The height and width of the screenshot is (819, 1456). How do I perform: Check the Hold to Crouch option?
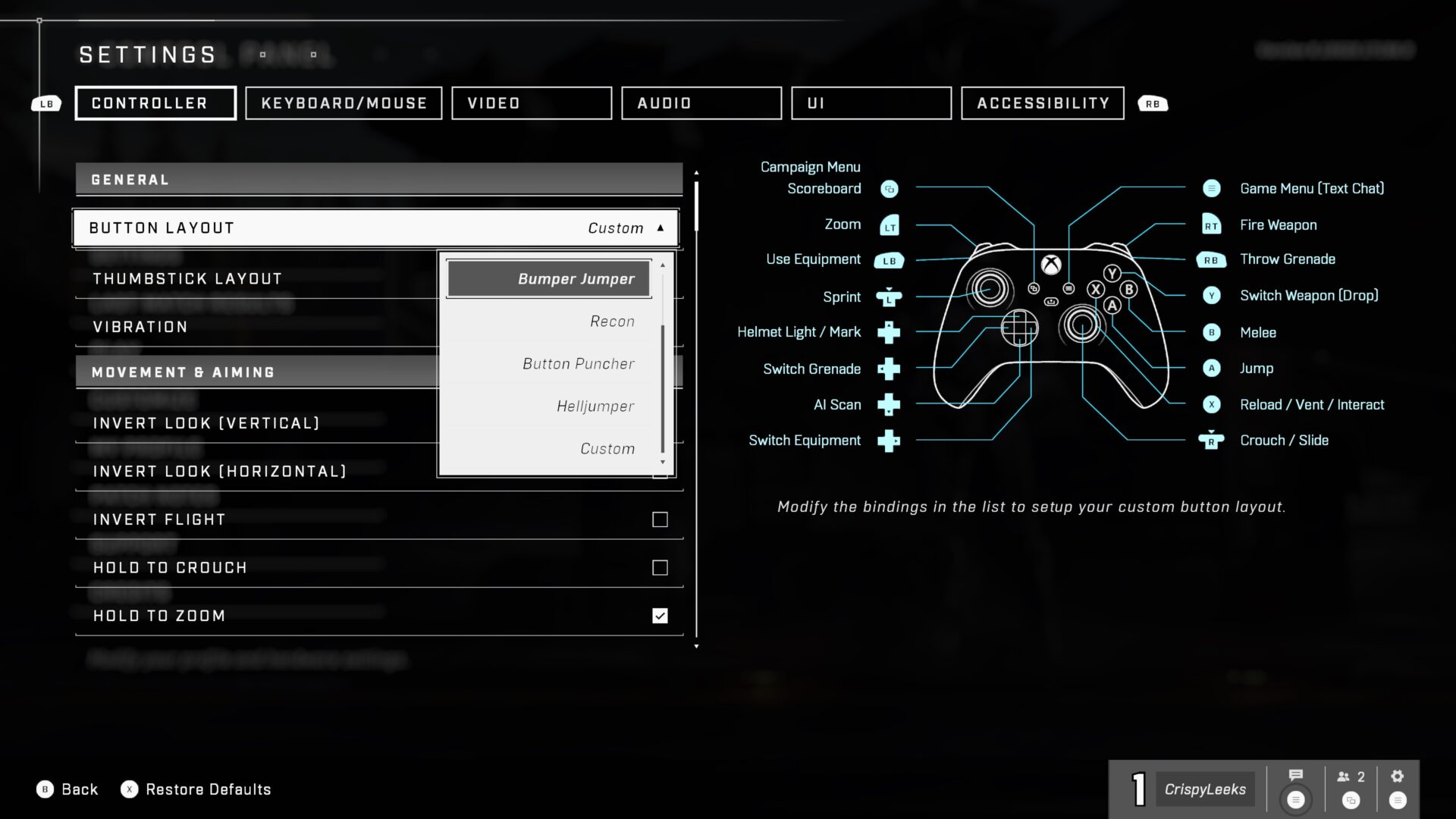coord(659,567)
